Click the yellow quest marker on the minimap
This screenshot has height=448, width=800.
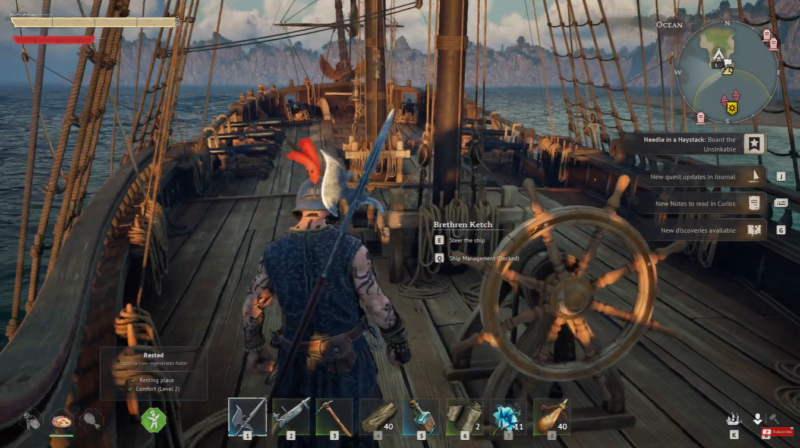pyautogui.click(x=732, y=108)
